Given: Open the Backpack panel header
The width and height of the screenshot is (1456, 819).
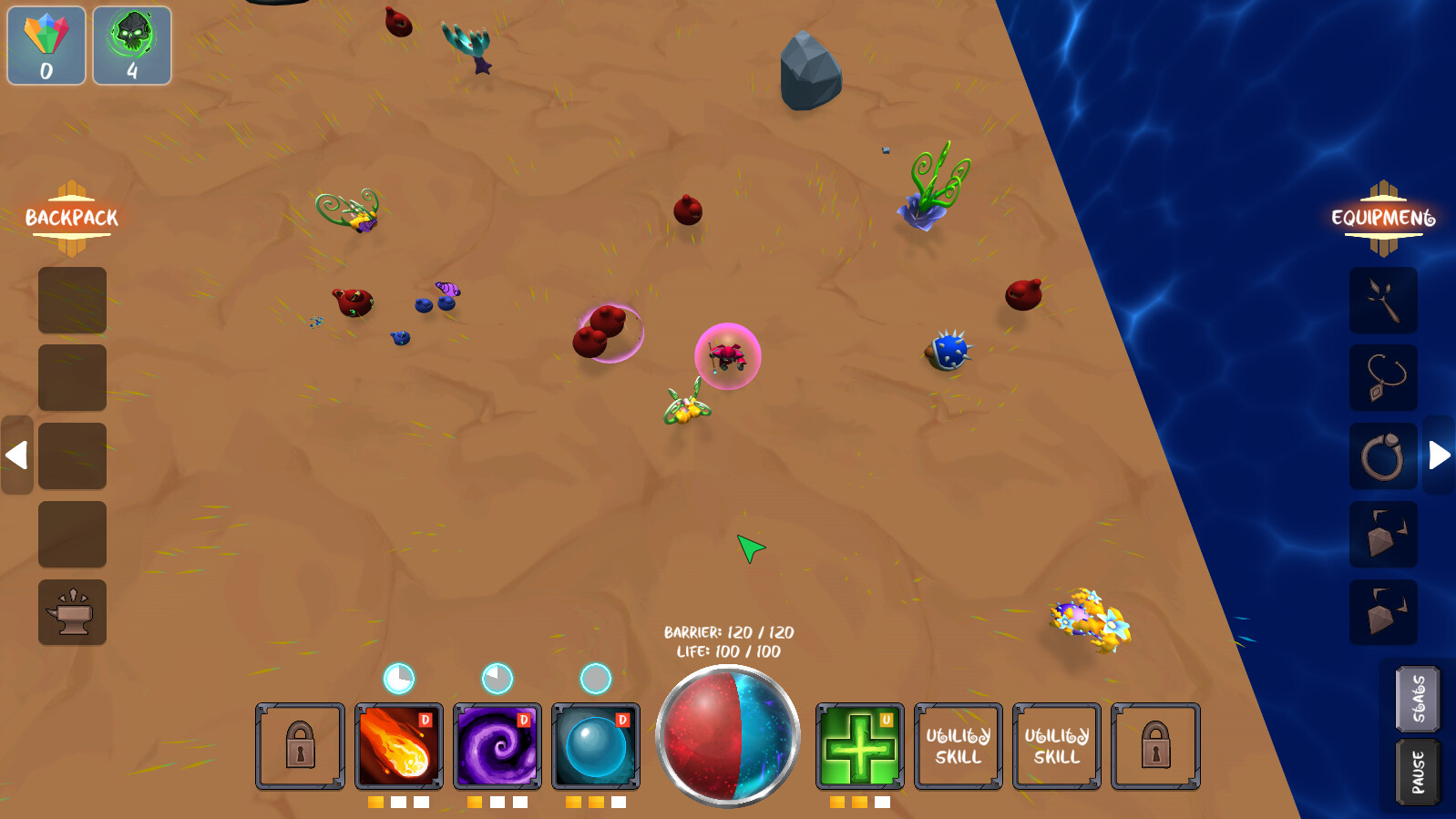Looking at the screenshot, I should click(x=71, y=217).
